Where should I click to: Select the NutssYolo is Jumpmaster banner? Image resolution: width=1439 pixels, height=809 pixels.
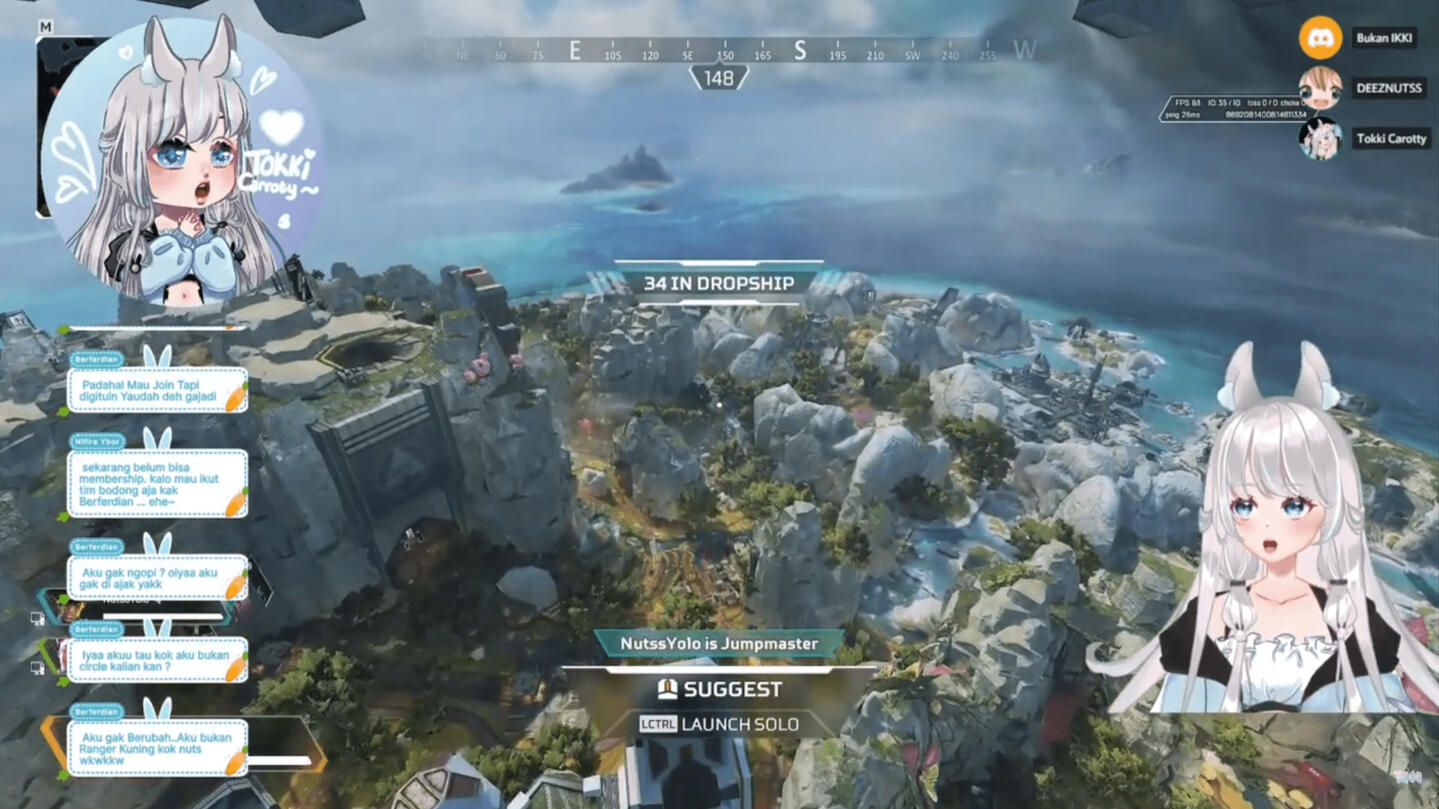(720, 644)
